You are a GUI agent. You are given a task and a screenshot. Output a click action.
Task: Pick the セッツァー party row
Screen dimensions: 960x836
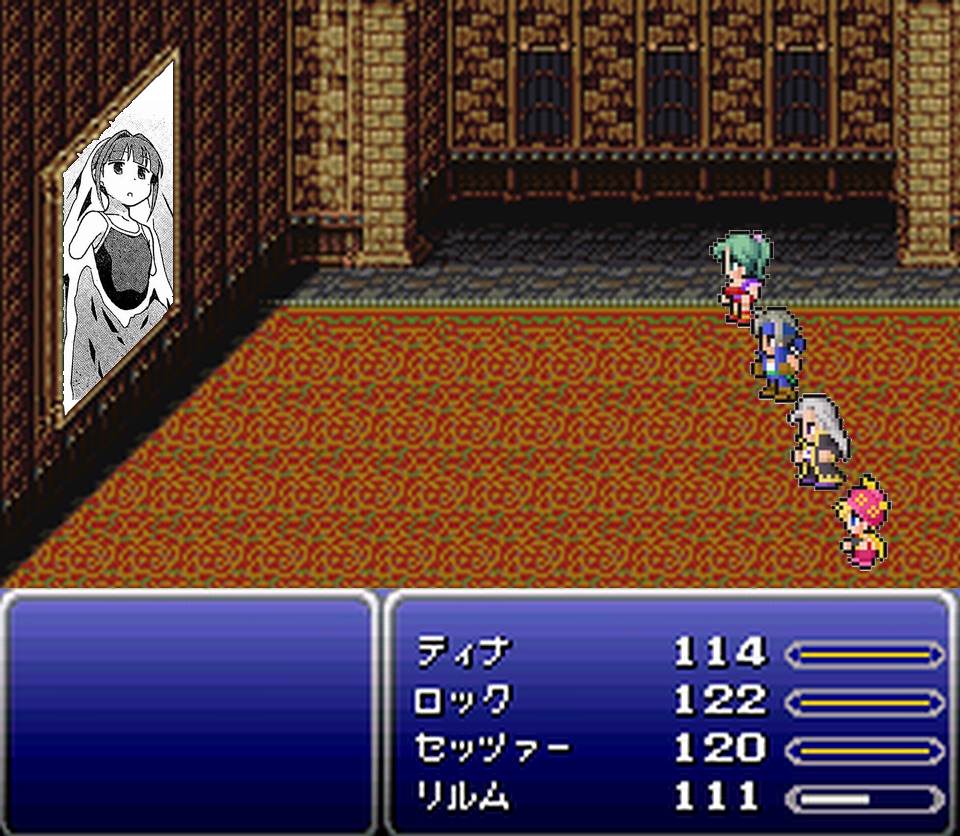492,749
